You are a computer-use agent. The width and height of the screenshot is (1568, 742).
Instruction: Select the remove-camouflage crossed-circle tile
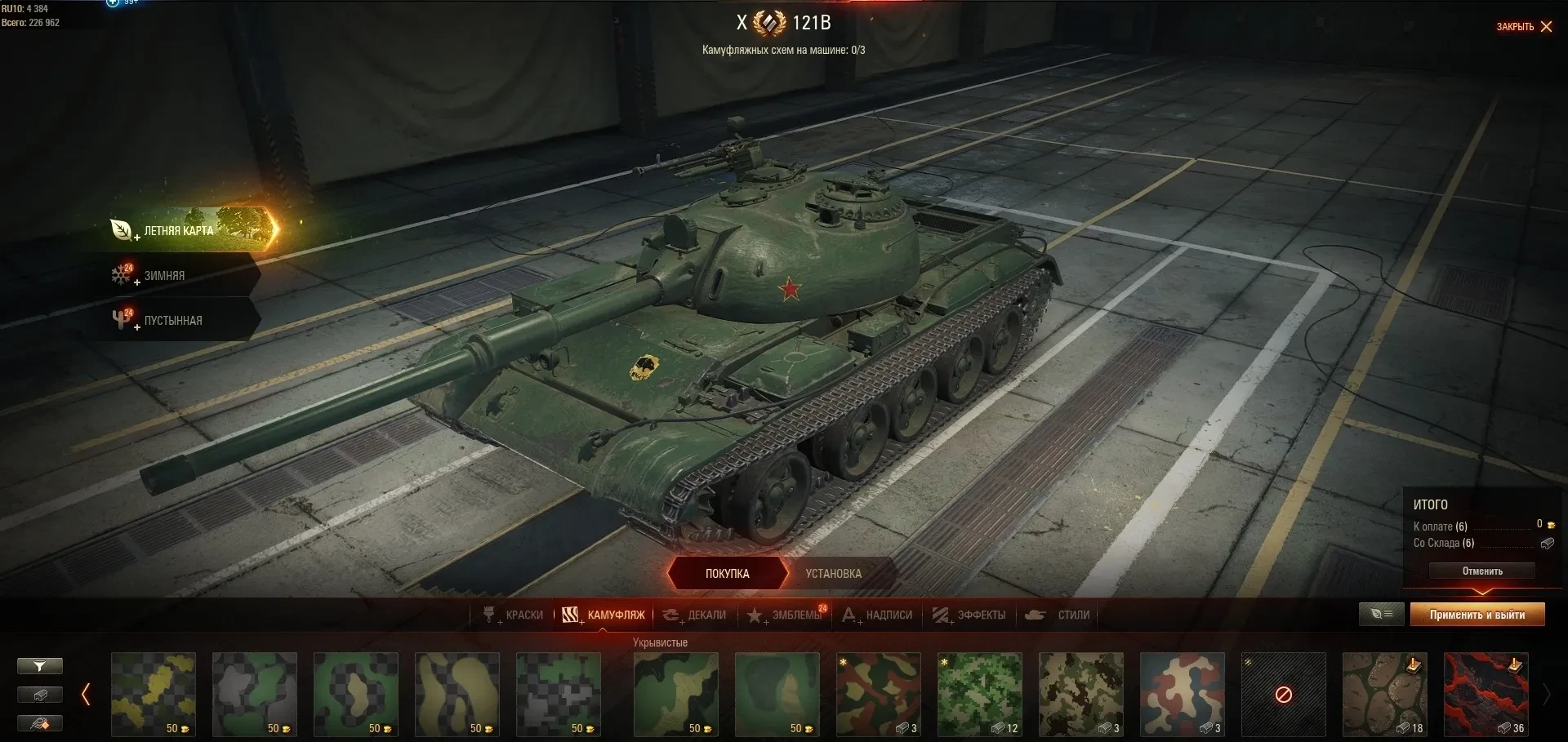point(1283,694)
